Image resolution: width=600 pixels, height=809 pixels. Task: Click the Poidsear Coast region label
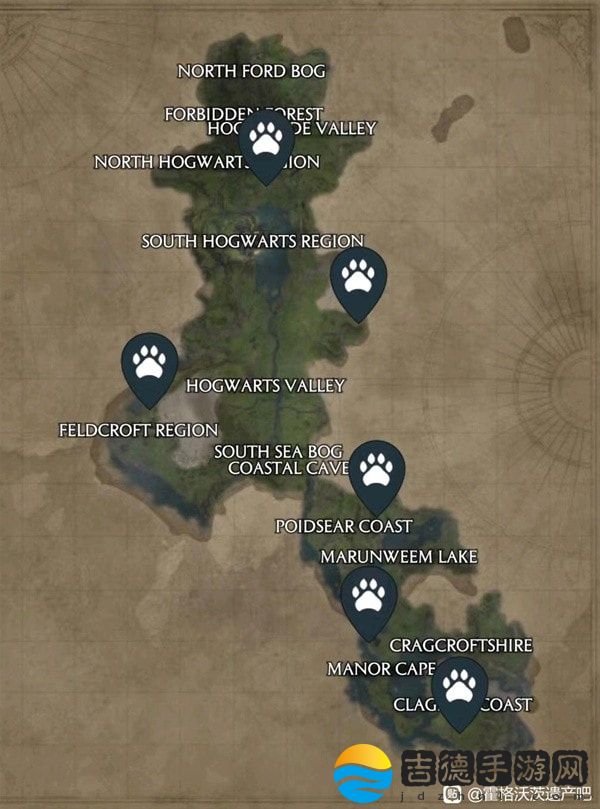[x=343, y=525]
